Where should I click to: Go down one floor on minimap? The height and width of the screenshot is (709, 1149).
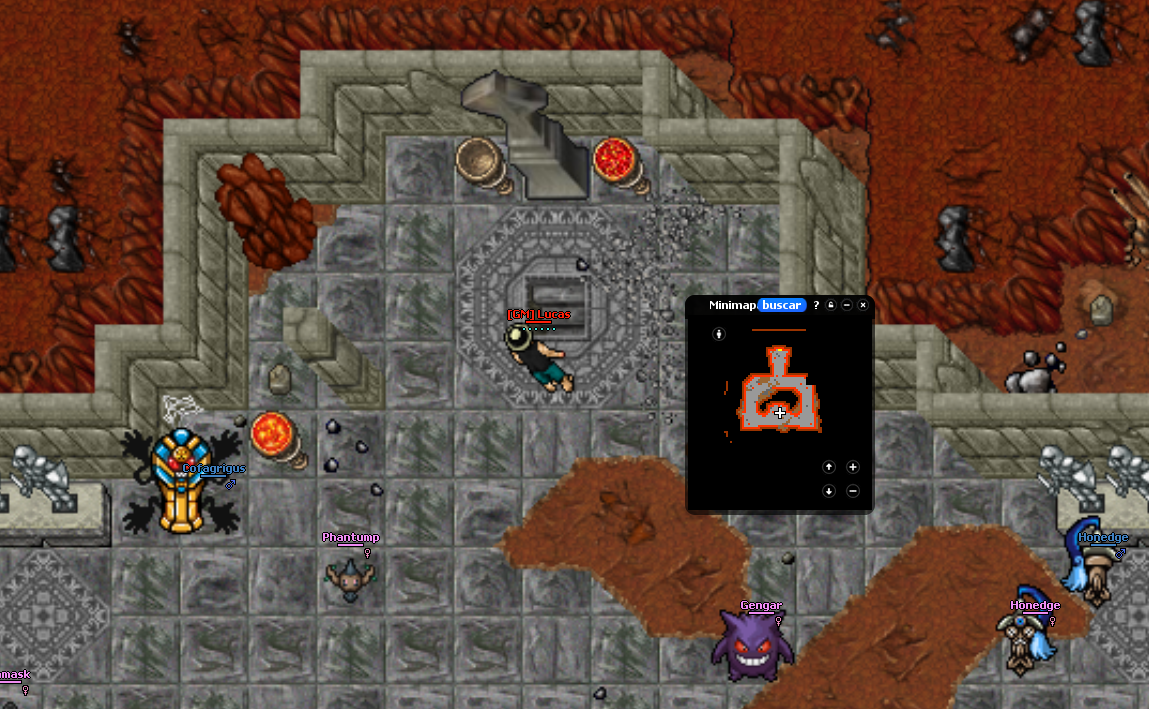[x=829, y=491]
